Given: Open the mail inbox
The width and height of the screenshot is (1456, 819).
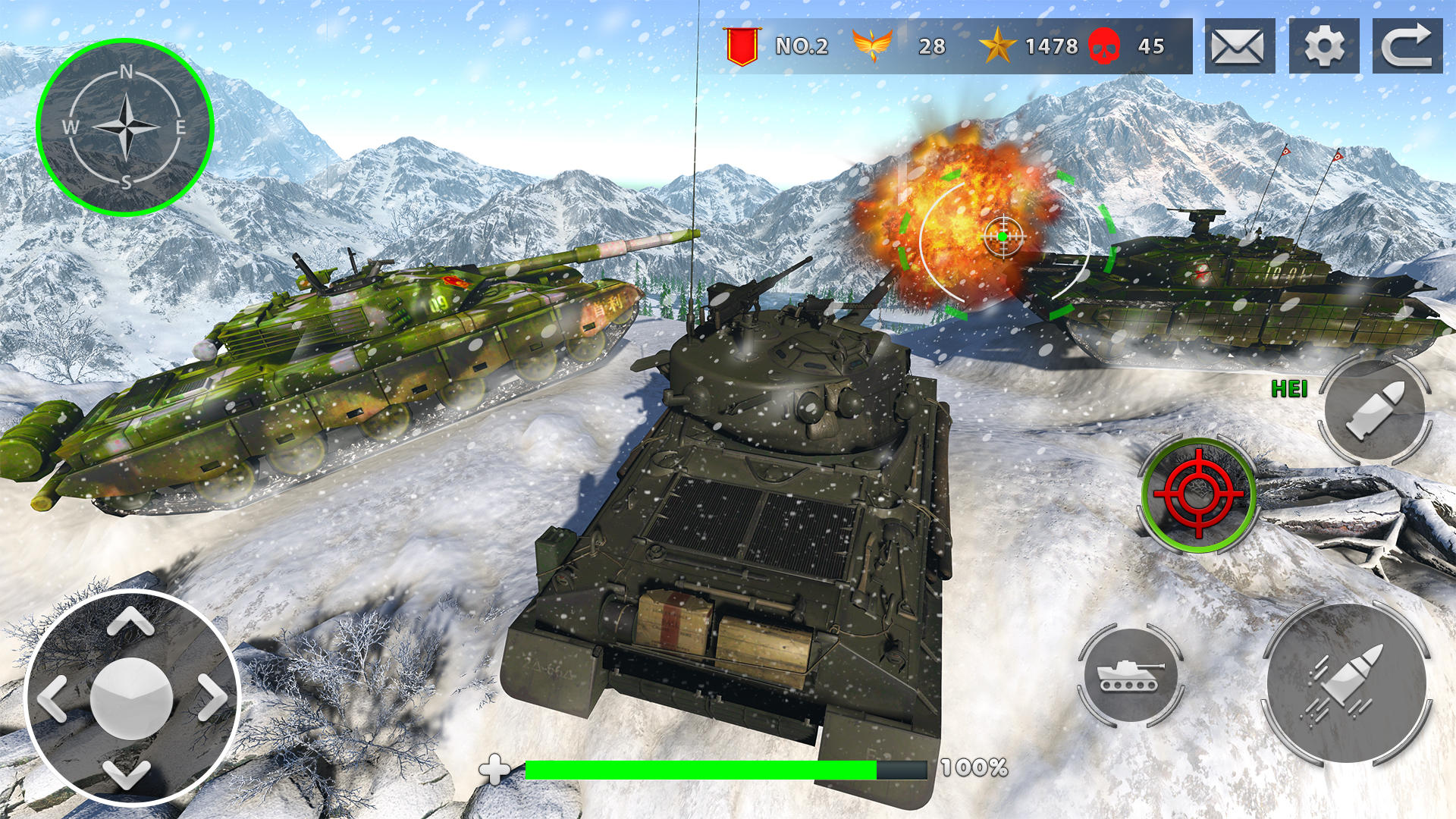Looking at the screenshot, I should coord(1238,47).
